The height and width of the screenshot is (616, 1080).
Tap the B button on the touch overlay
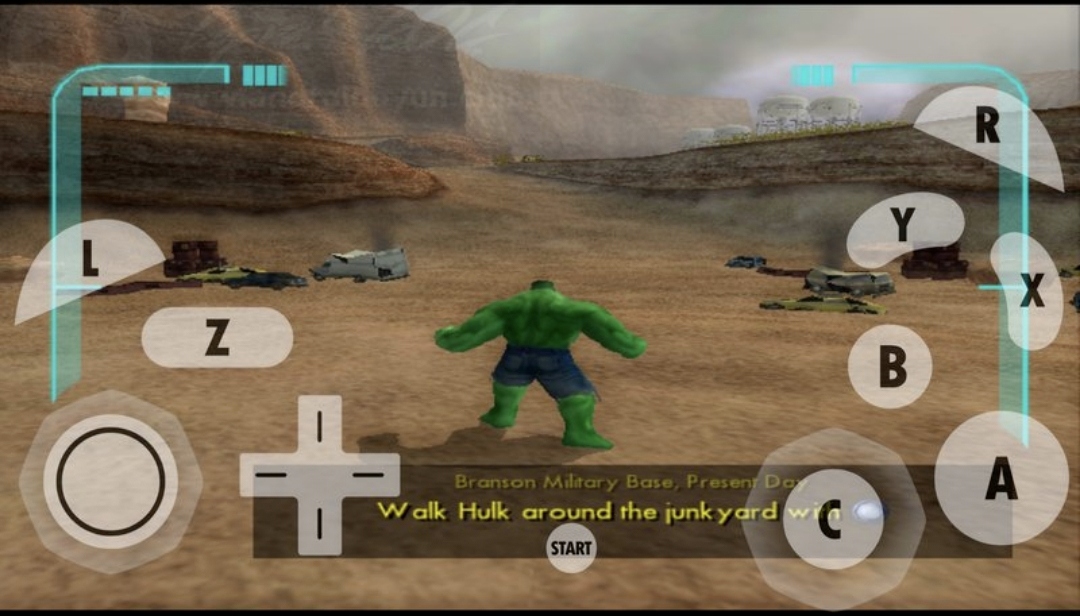point(890,367)
